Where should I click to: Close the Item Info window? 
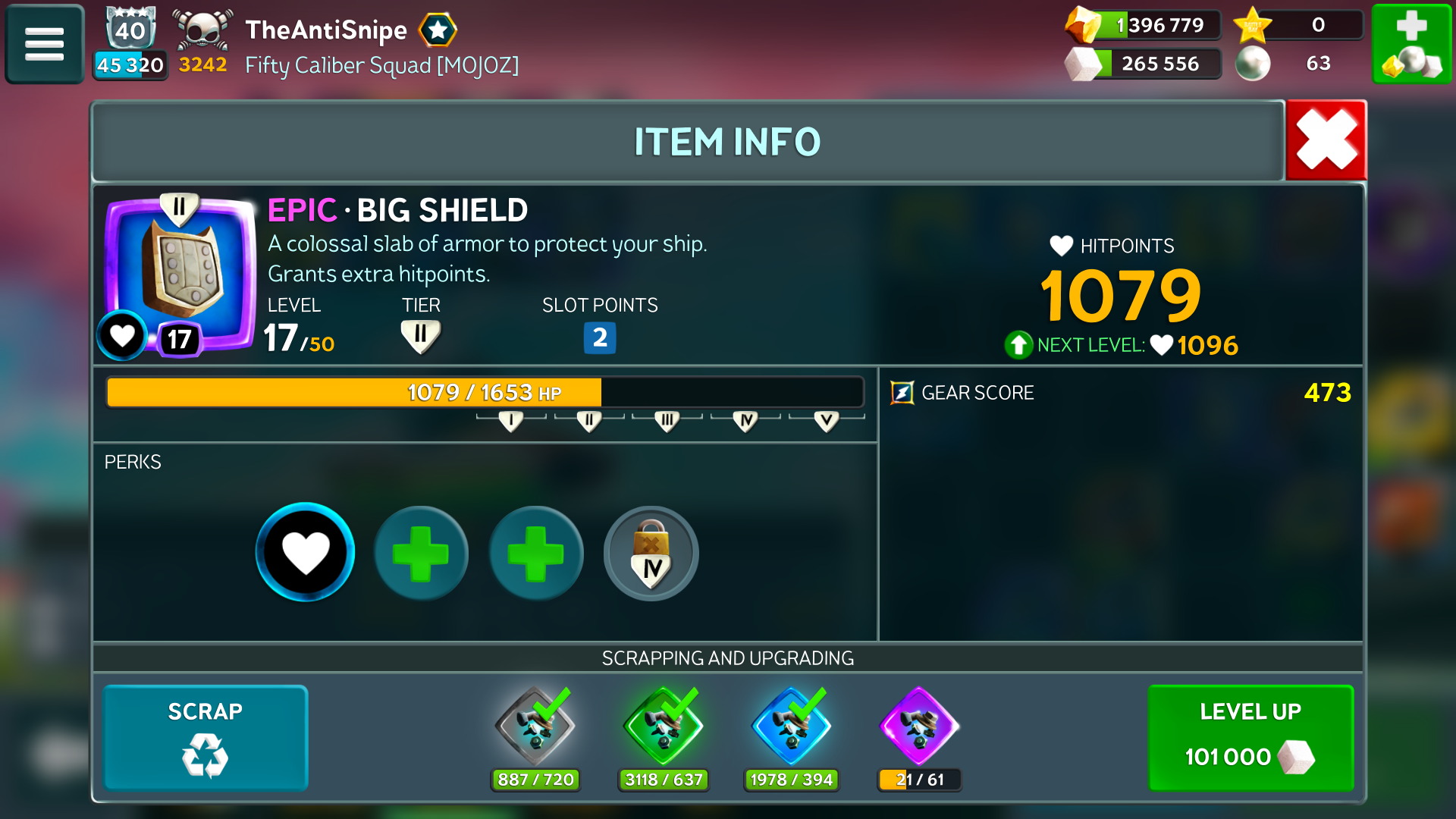(1326, 140)
